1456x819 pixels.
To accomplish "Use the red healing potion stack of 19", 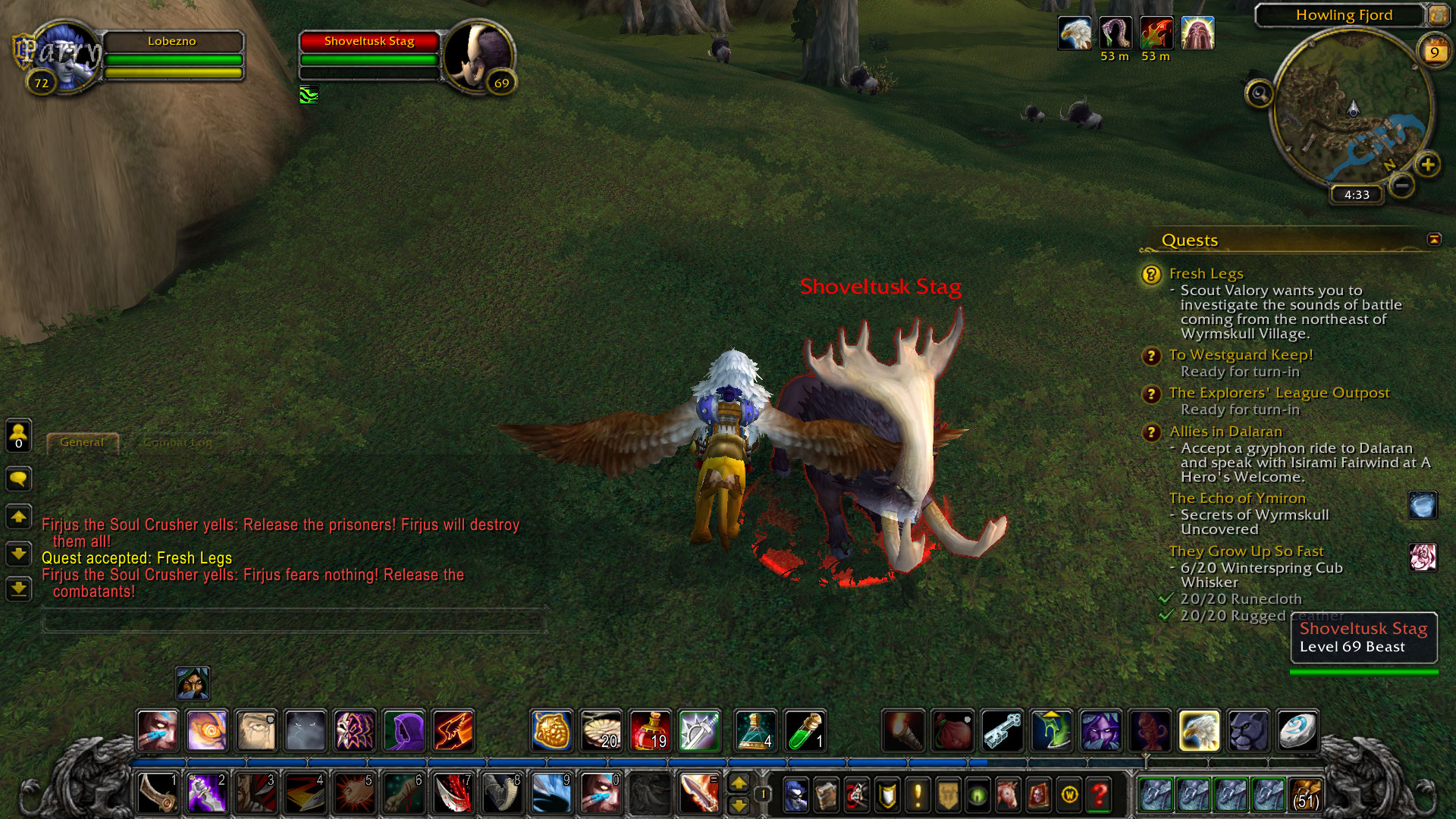I will pos(650,730).
